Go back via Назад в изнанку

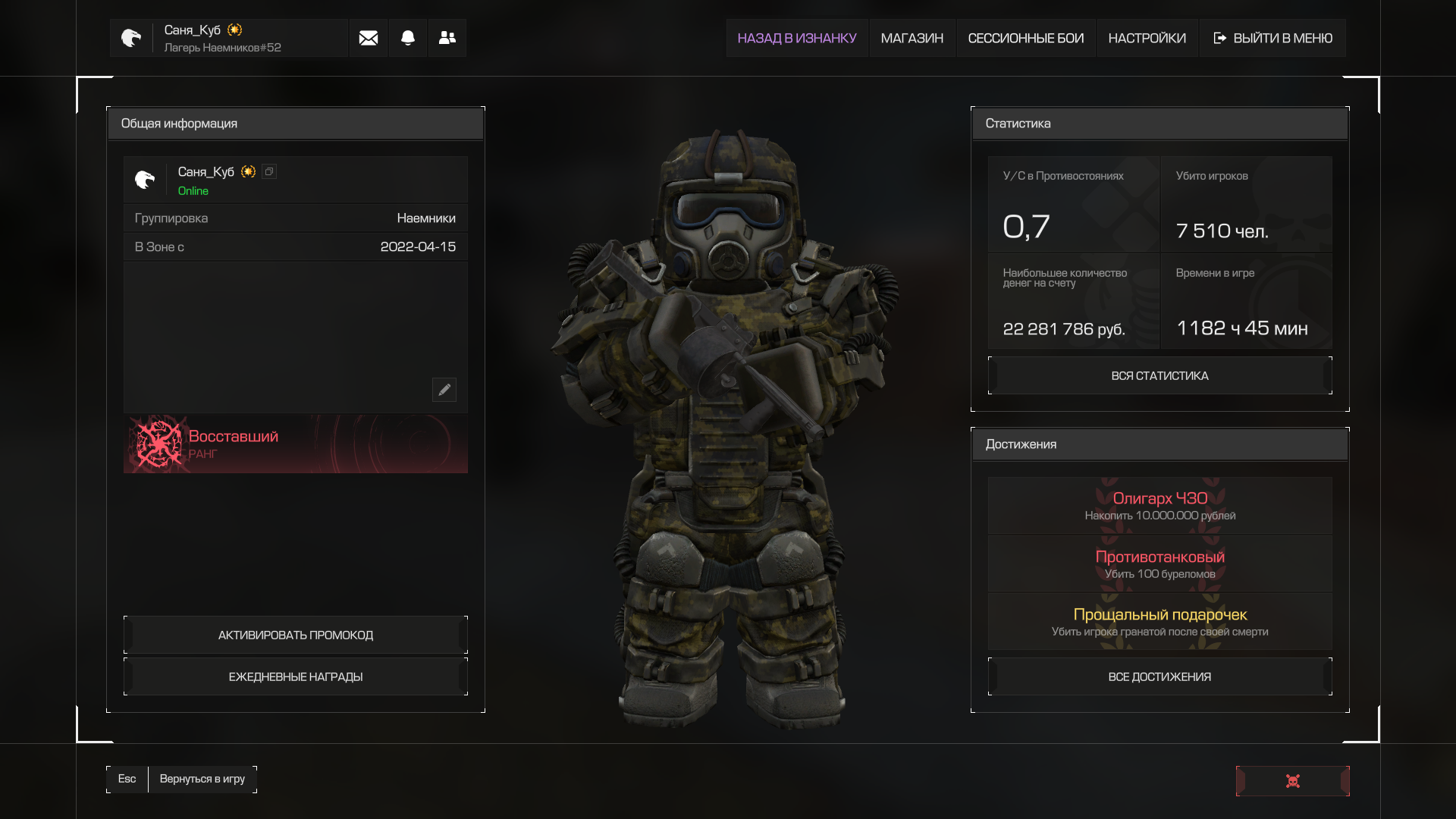pyautogui.click(x=796, y=38)
